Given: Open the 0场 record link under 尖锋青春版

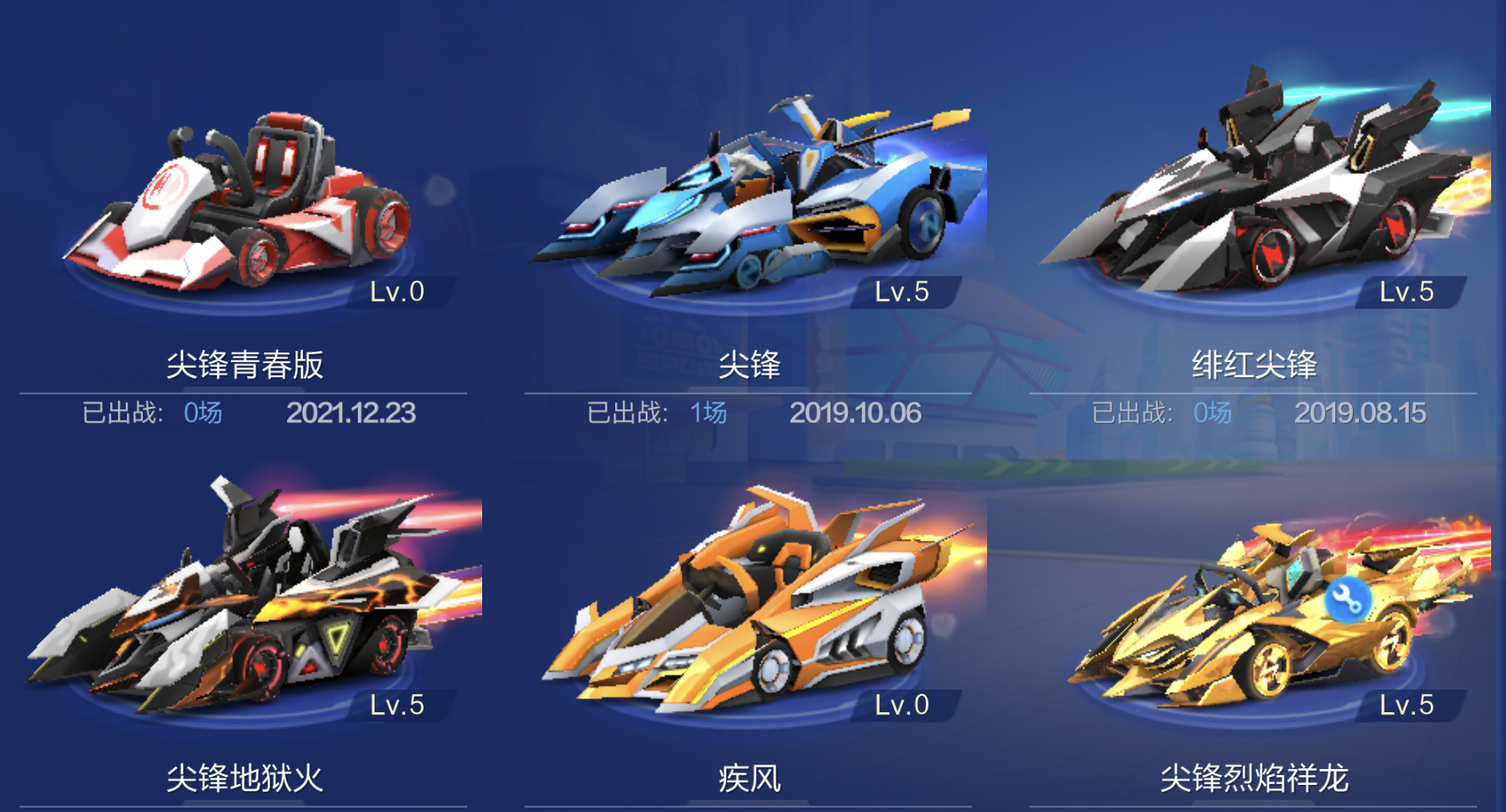Looking at the screenshot, I should click(x=203, y=411).
